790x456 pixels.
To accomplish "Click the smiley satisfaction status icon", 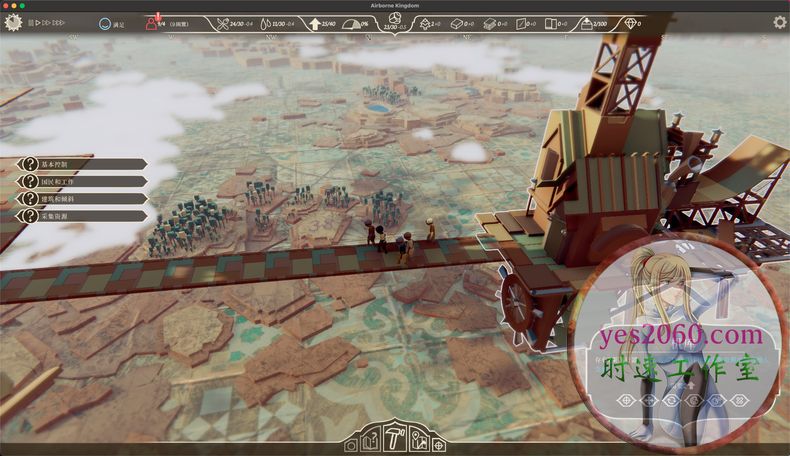I will point(106,22).
